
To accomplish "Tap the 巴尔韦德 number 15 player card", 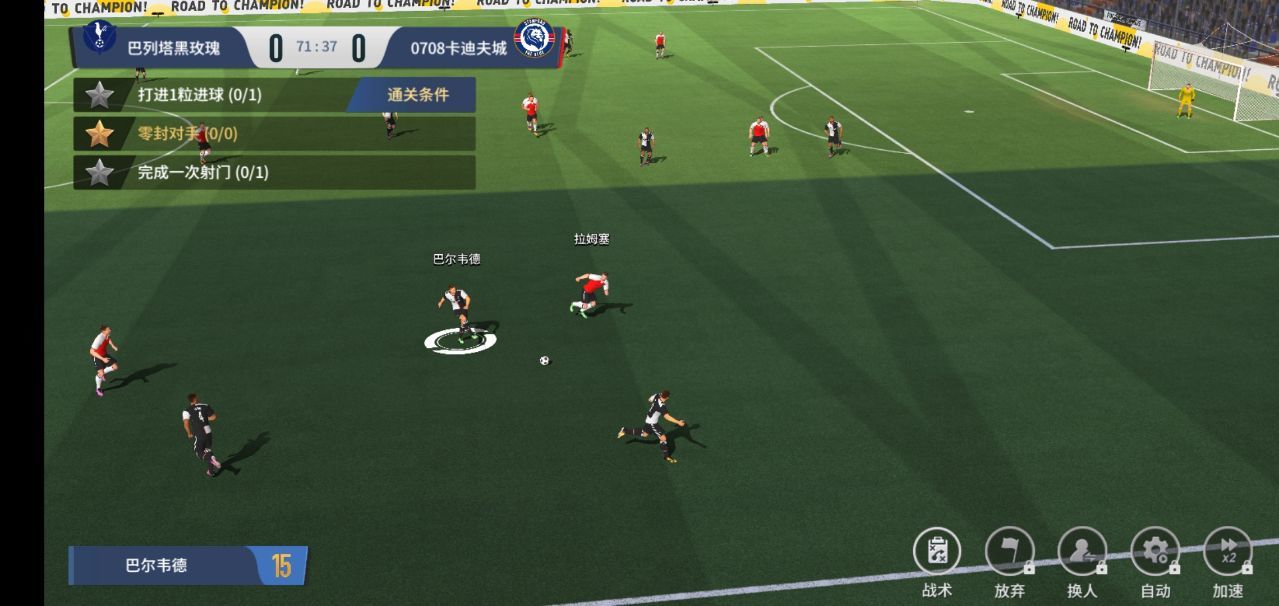I will click(x=188, y=565).
